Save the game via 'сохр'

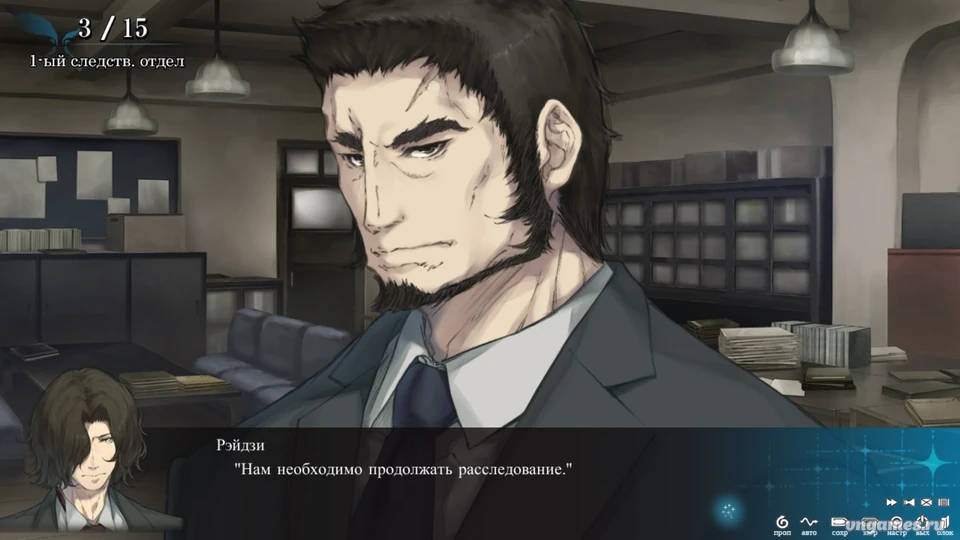point(837,522)
